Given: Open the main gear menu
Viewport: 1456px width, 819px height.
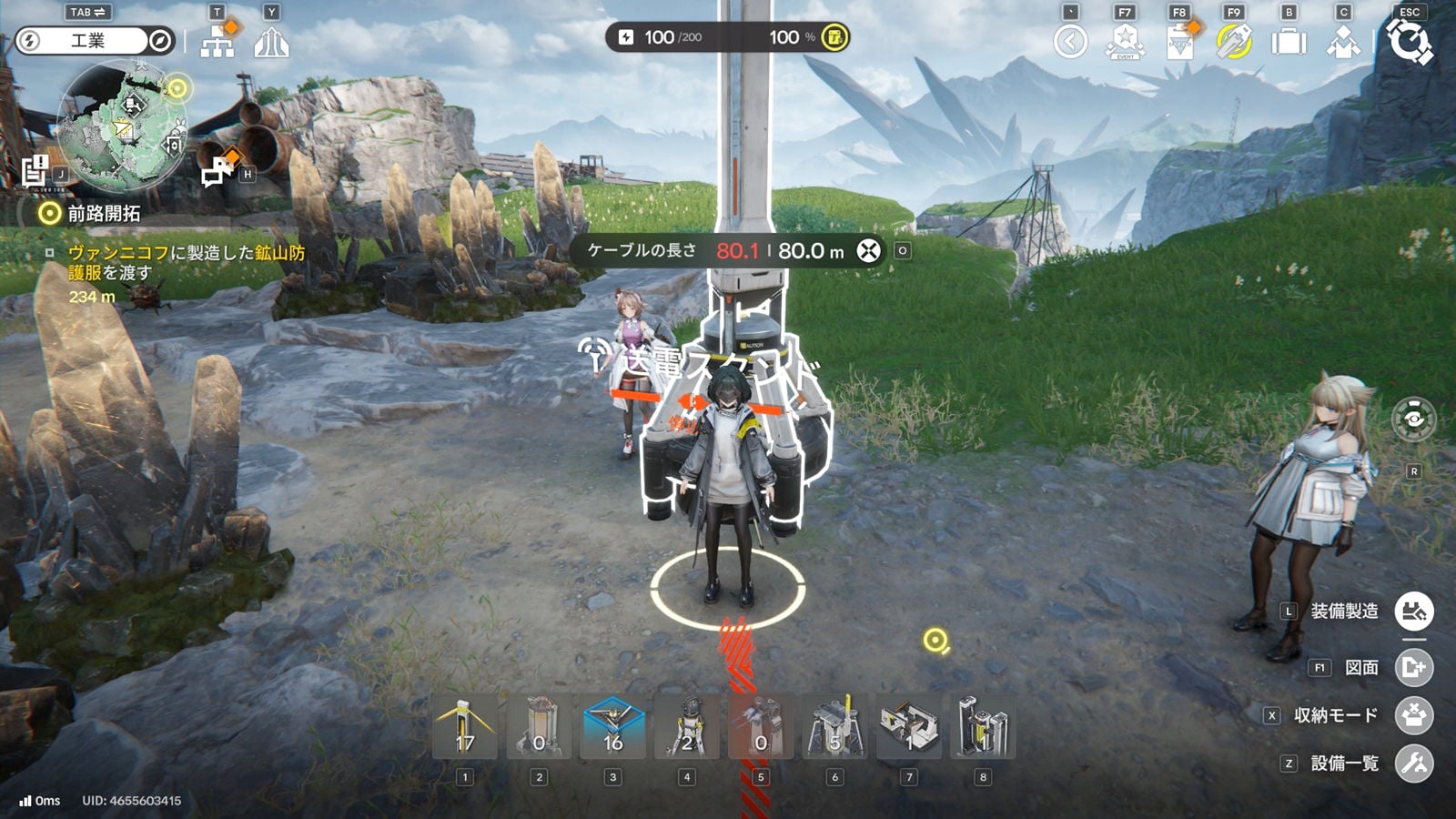Looking at the screenshot, I should pyautogui.click(x=1409, y=42).
